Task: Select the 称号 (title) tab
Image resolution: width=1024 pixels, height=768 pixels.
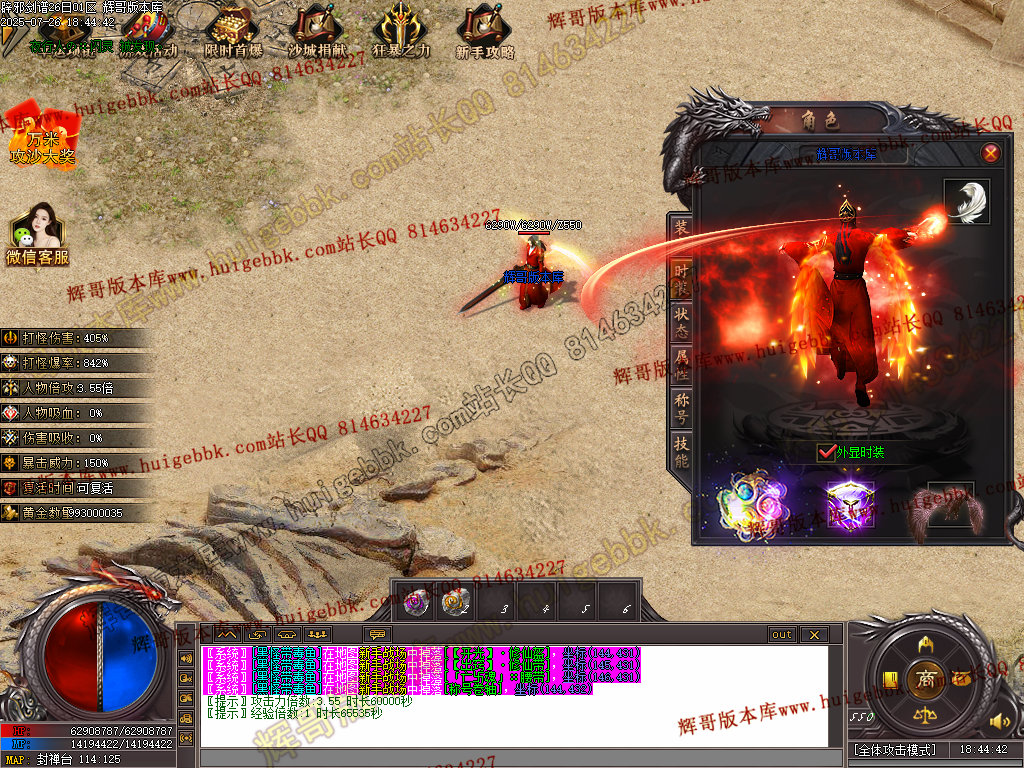Action: coord(681,409)
